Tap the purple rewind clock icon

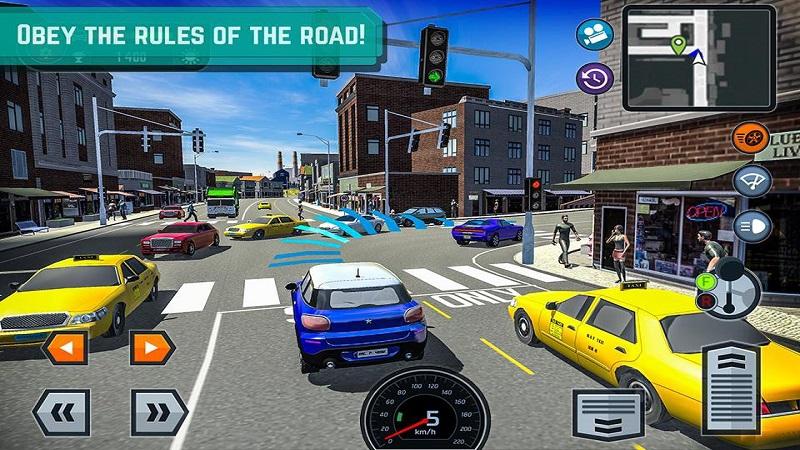[x=594, y=78]
